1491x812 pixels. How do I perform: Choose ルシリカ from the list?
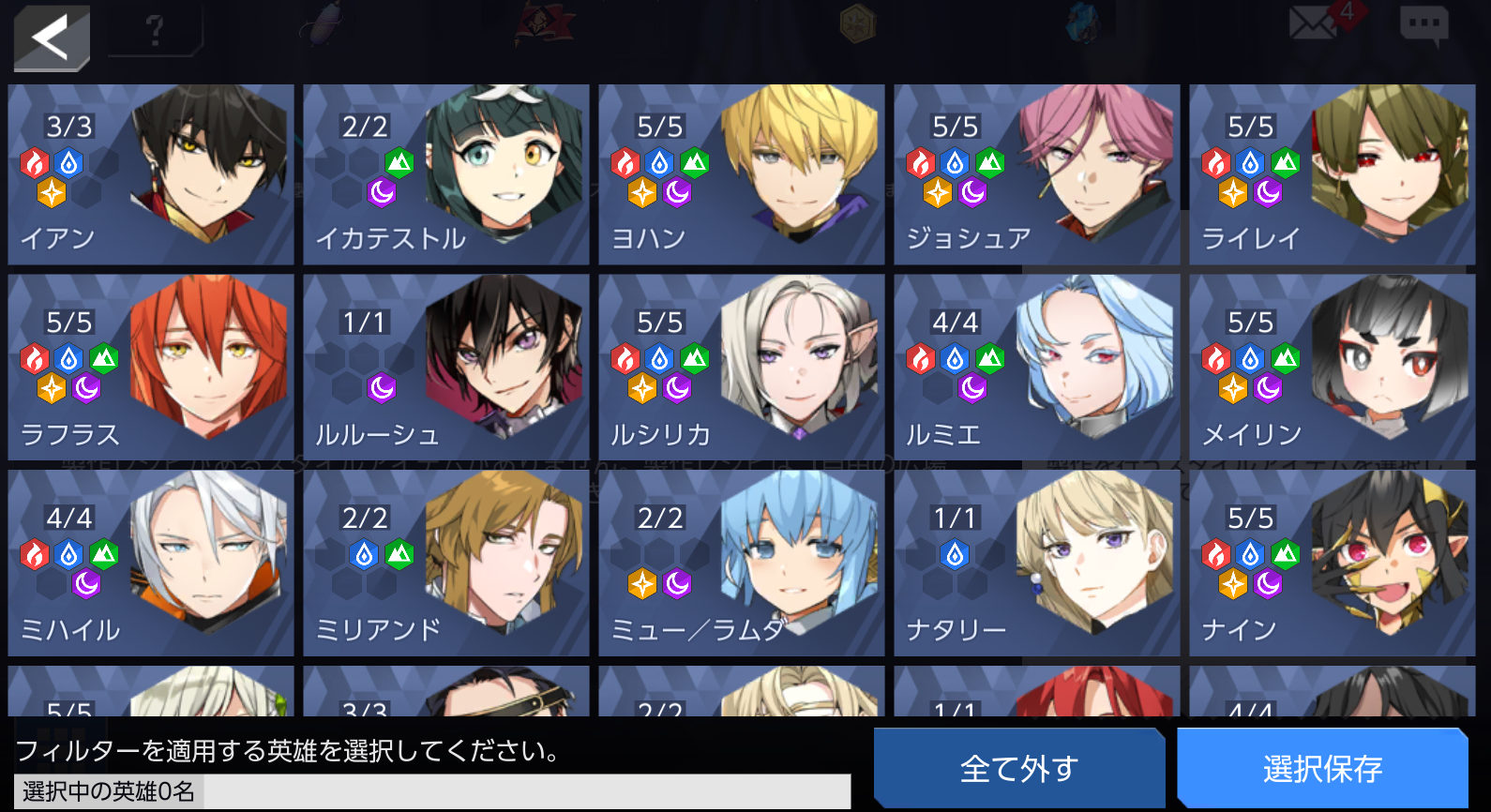pyautogui.click(x=741, y=367)
